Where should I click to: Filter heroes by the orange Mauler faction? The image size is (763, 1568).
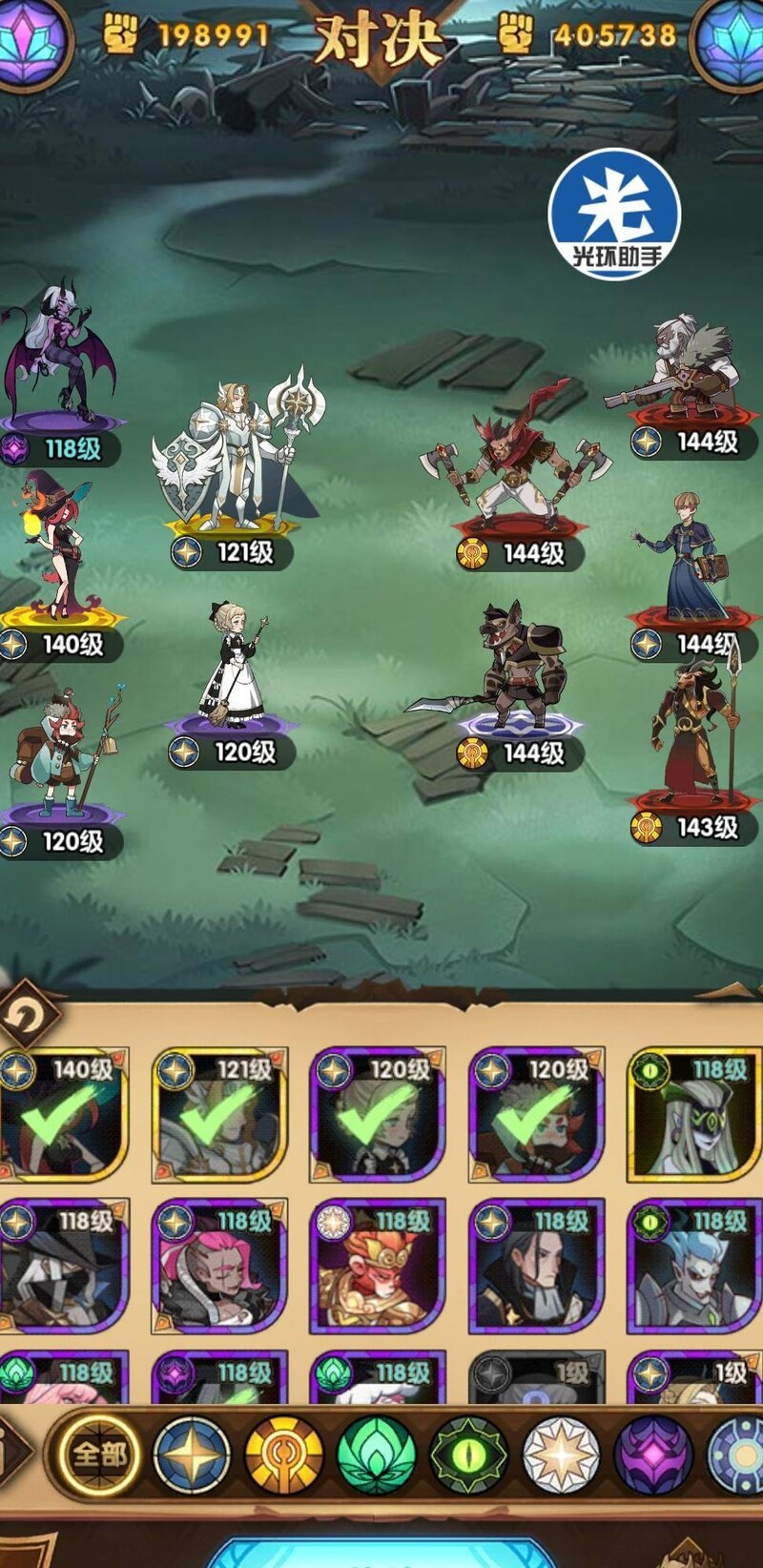284,1455
